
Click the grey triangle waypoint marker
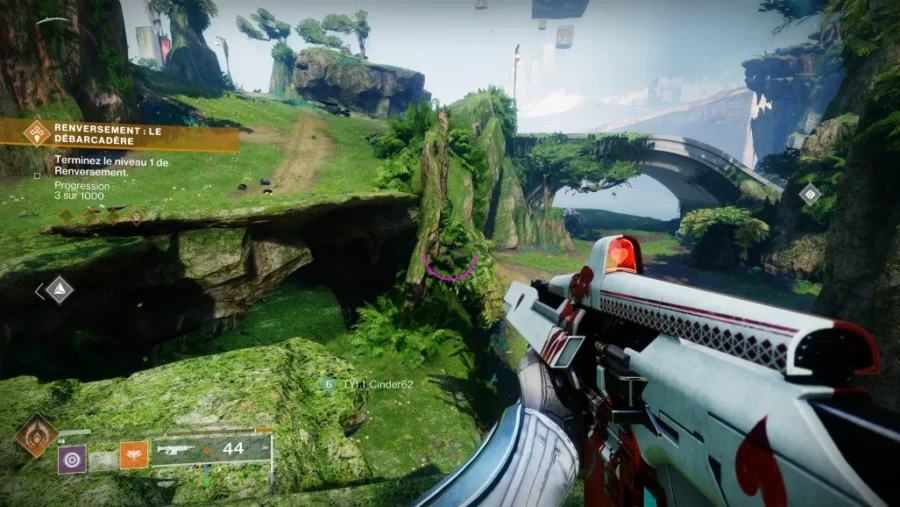[x=60, y=290]
